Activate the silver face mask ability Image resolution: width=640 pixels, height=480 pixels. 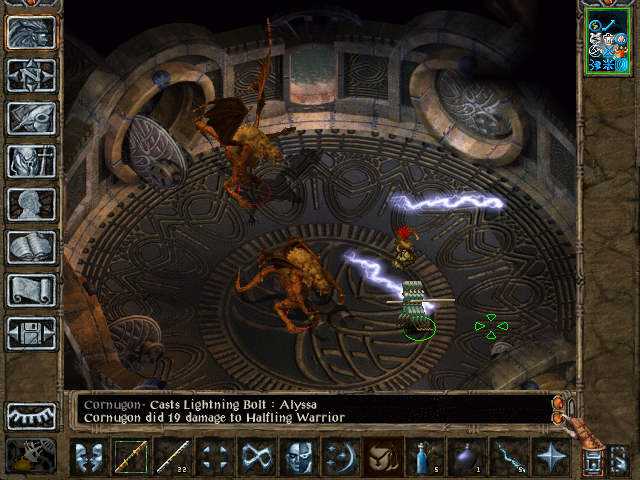(299, 457)
